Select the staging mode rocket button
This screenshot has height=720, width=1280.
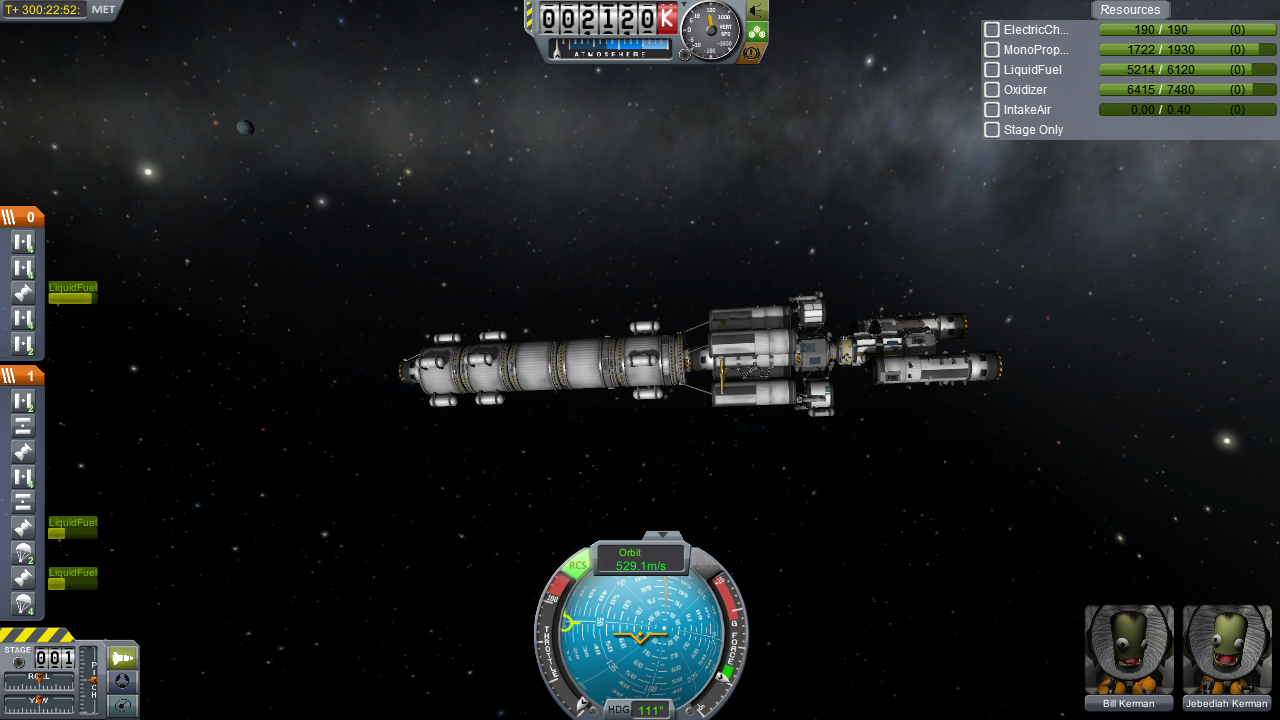pos(122,658)
